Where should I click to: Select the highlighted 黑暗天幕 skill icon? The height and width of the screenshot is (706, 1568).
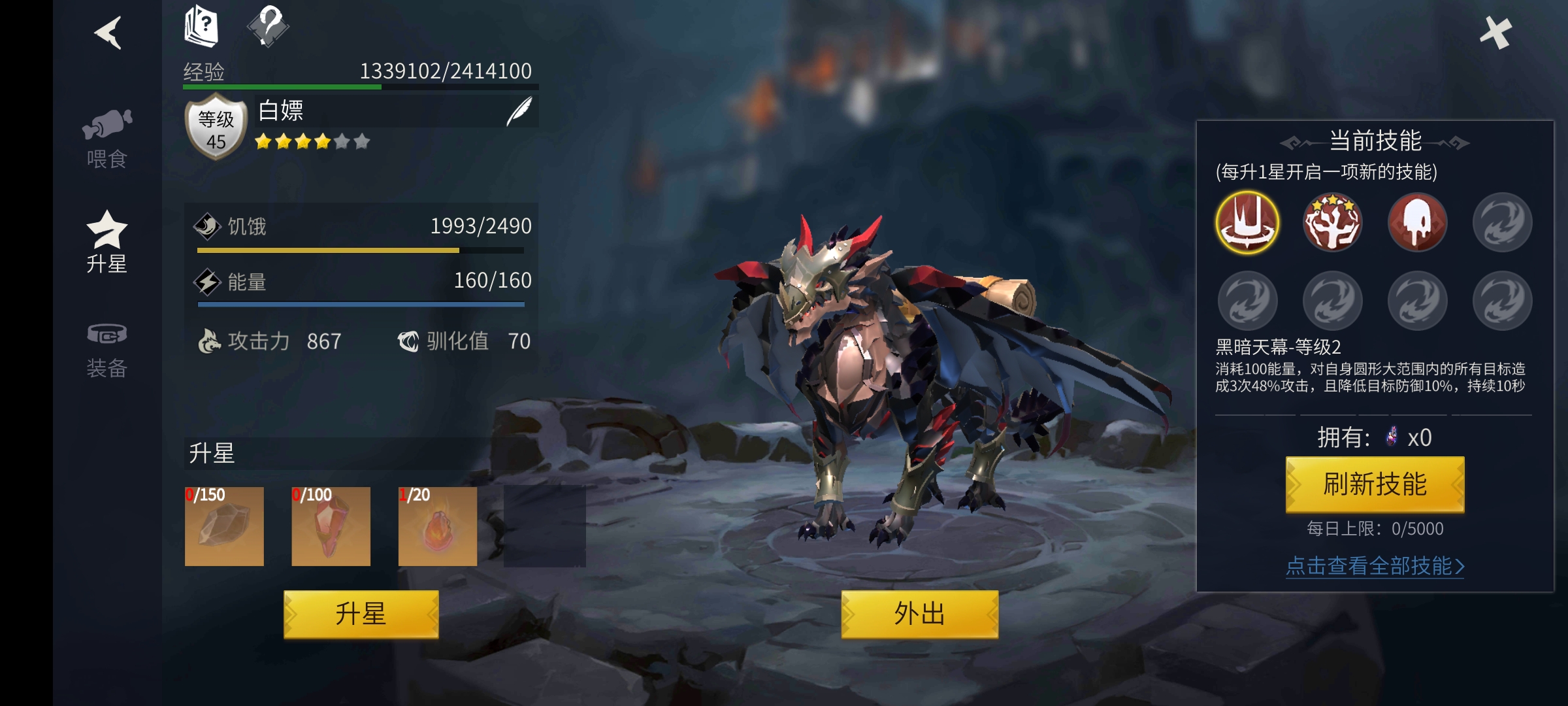tap(1247, 222)
